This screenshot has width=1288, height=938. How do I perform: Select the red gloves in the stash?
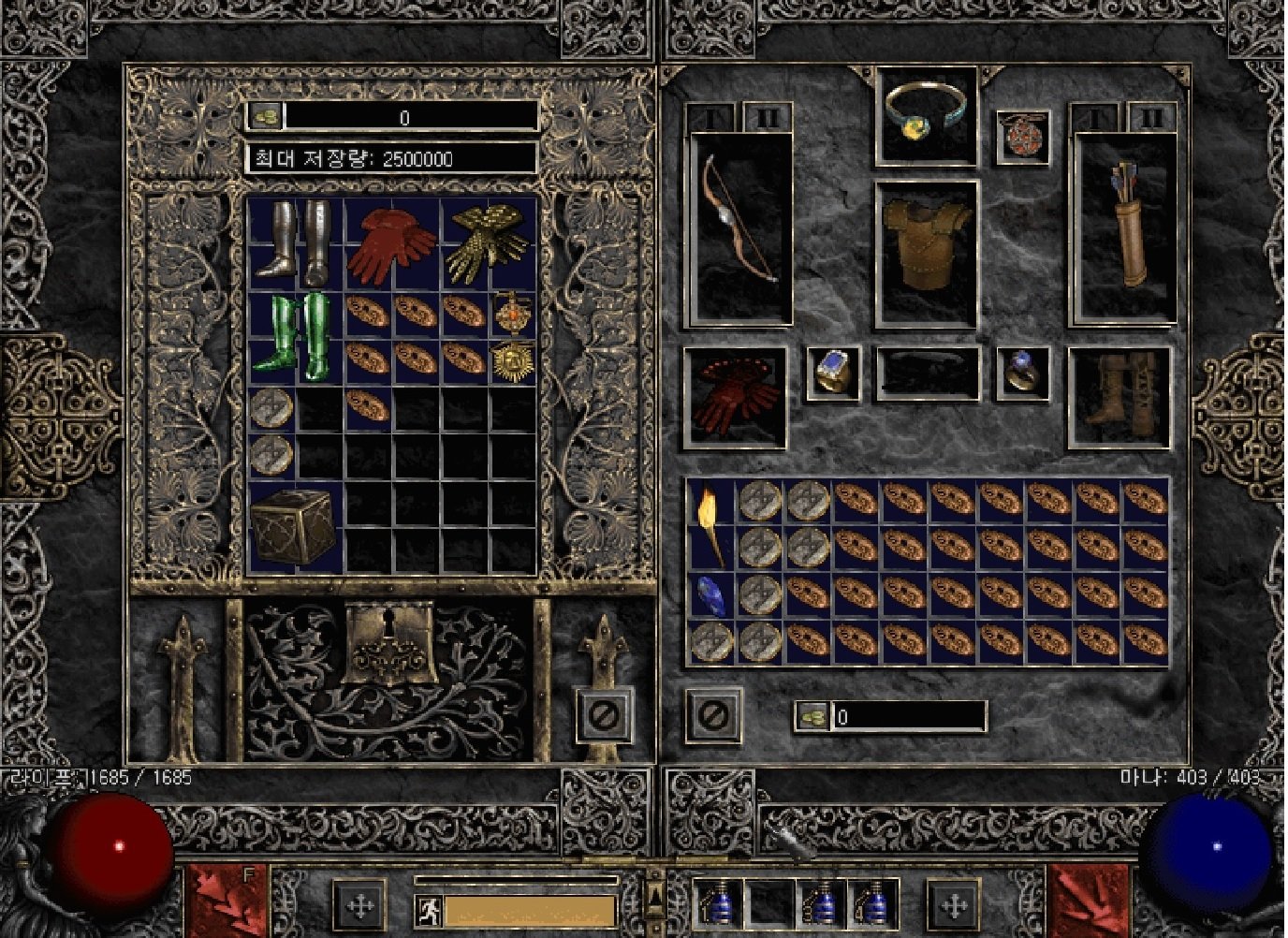coord(390,245)
